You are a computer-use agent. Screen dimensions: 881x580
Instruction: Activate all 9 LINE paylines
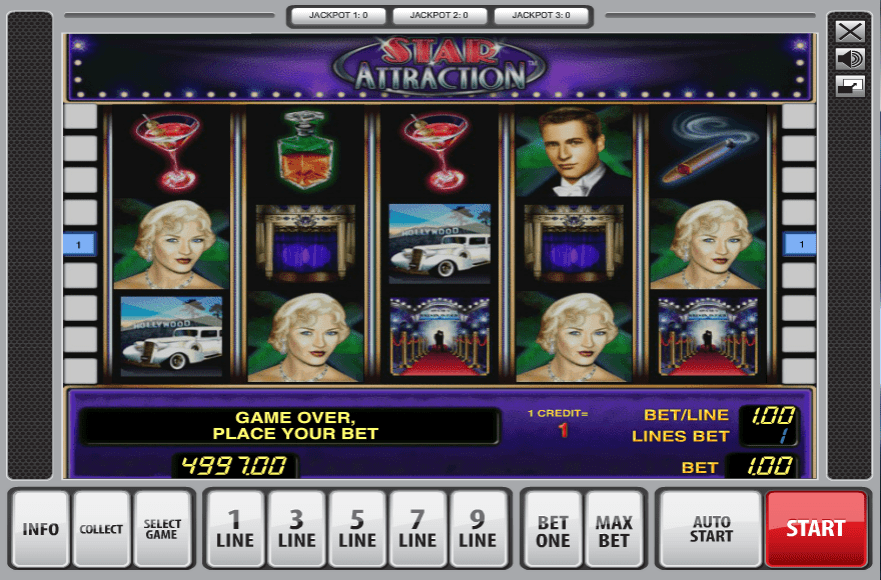[x=478, y=528]
